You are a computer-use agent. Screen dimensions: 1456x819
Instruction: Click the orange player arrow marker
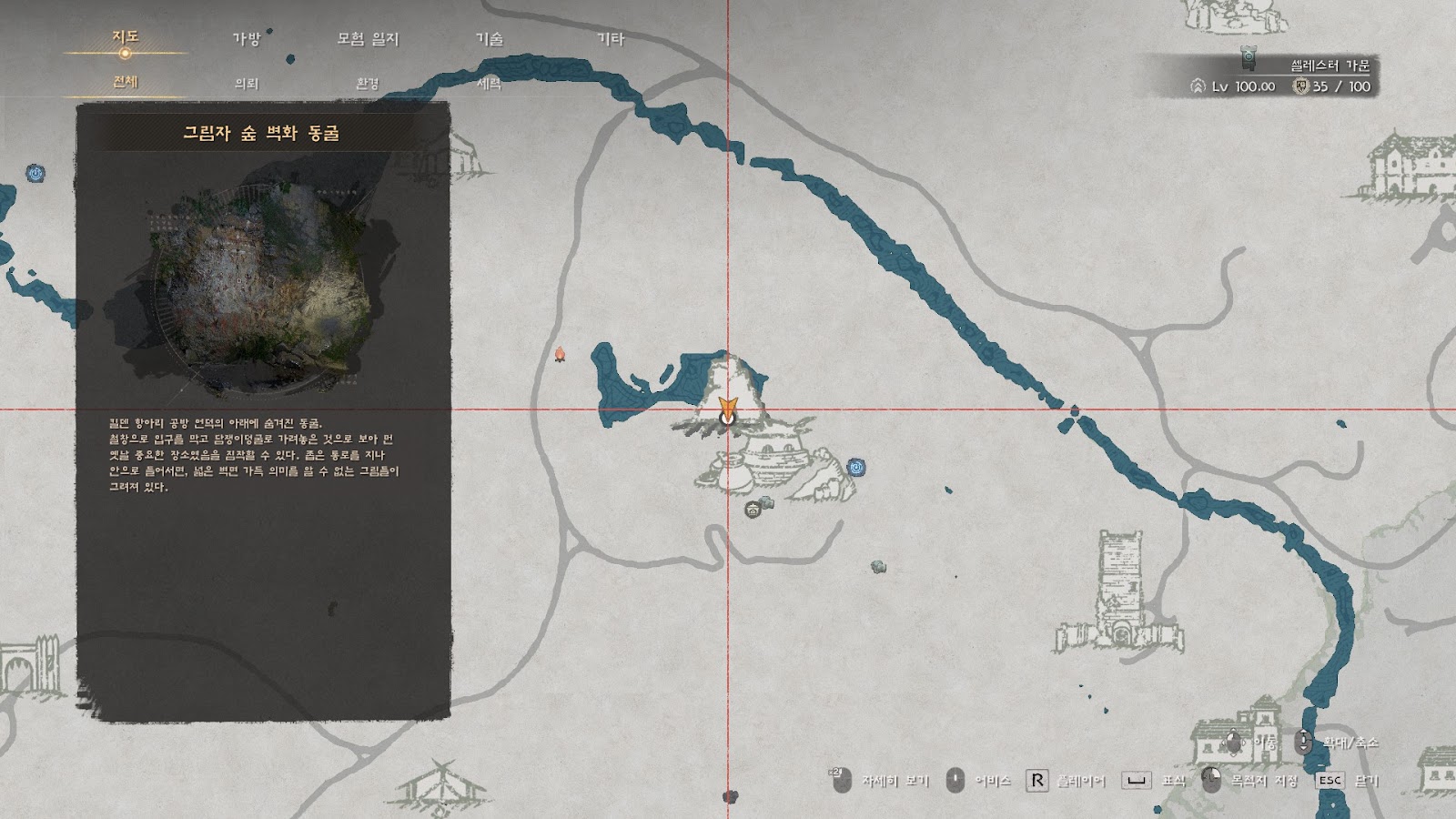(x=726, y=408)
